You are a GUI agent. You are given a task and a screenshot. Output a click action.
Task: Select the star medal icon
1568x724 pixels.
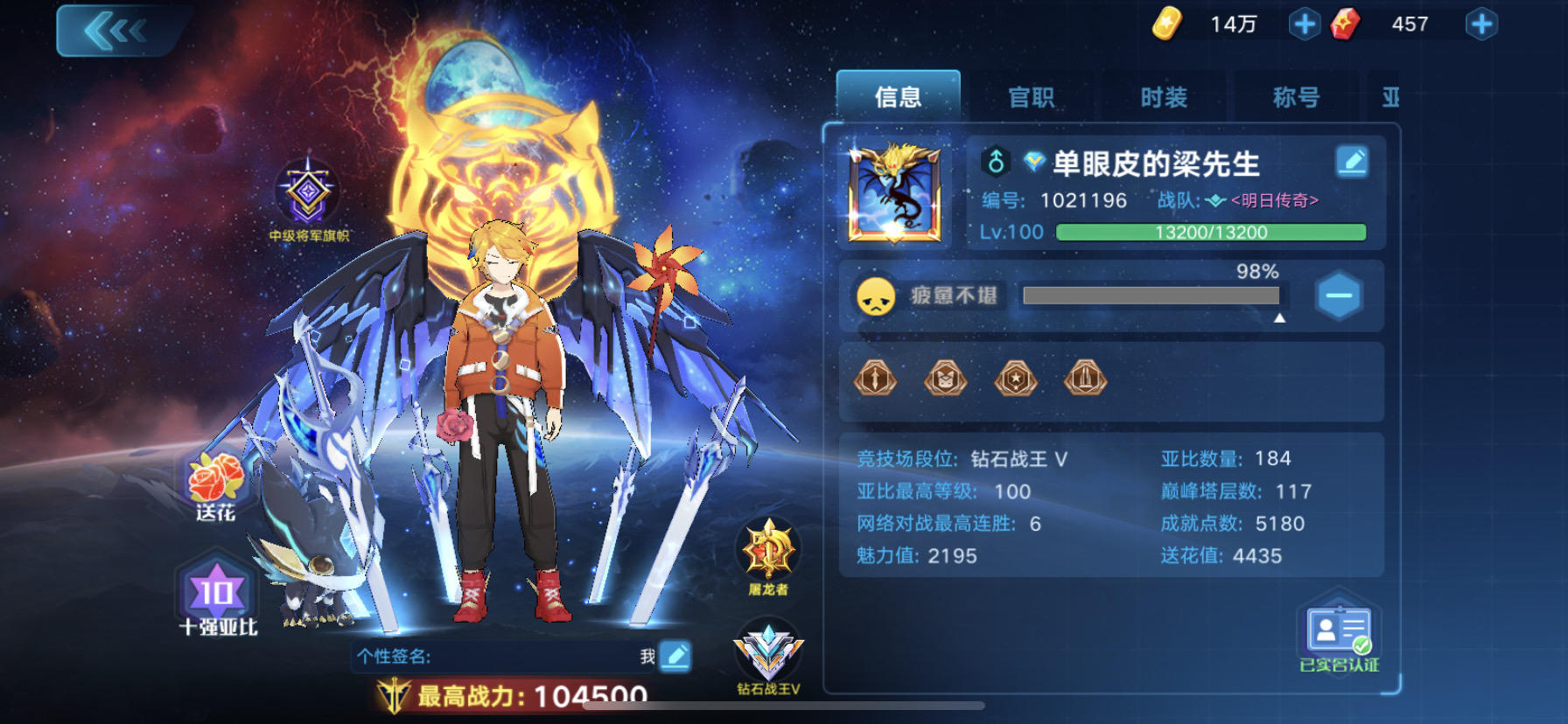coord(1016,379)
